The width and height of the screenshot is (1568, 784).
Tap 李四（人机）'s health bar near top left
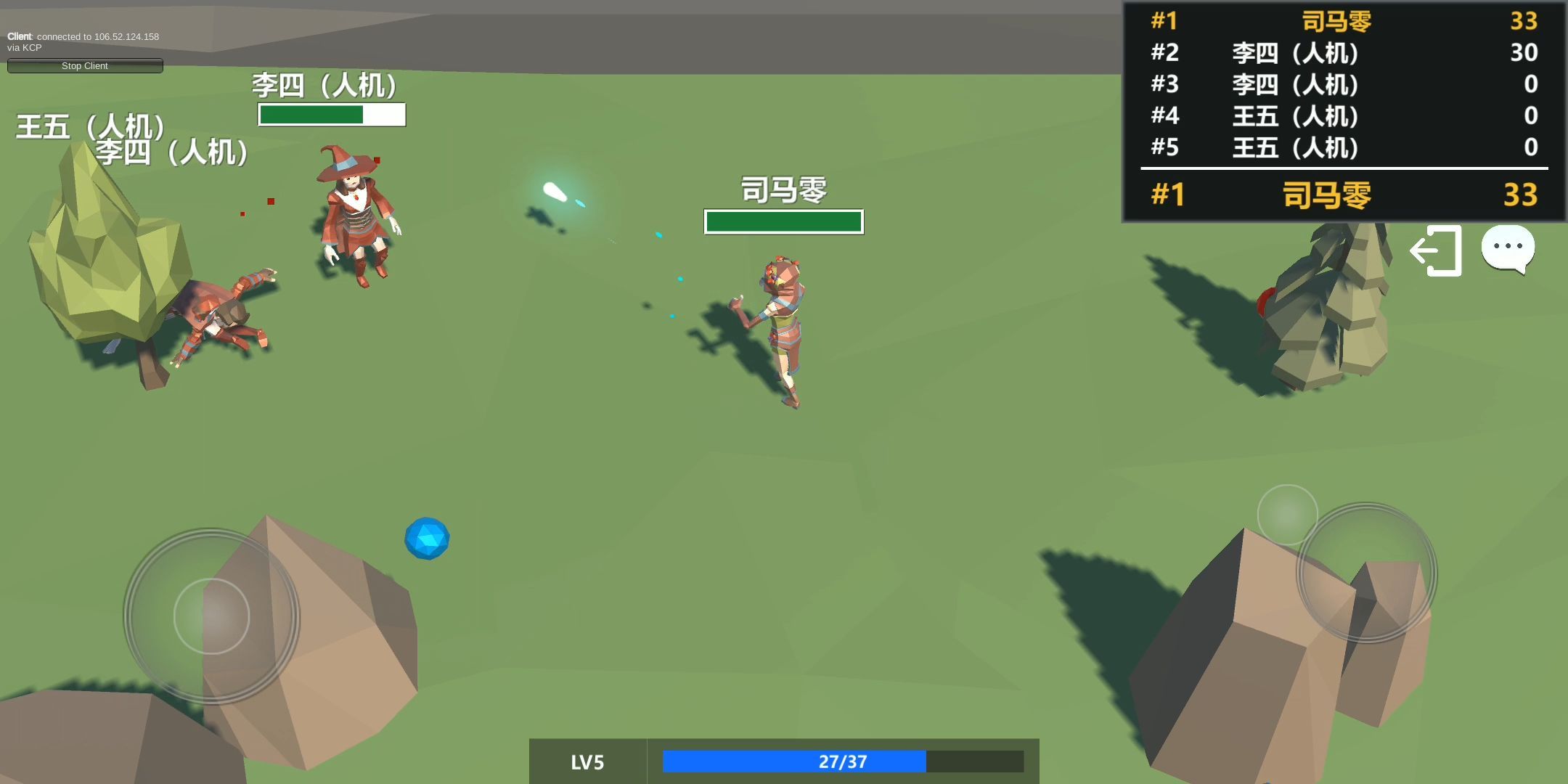point(331,115)
